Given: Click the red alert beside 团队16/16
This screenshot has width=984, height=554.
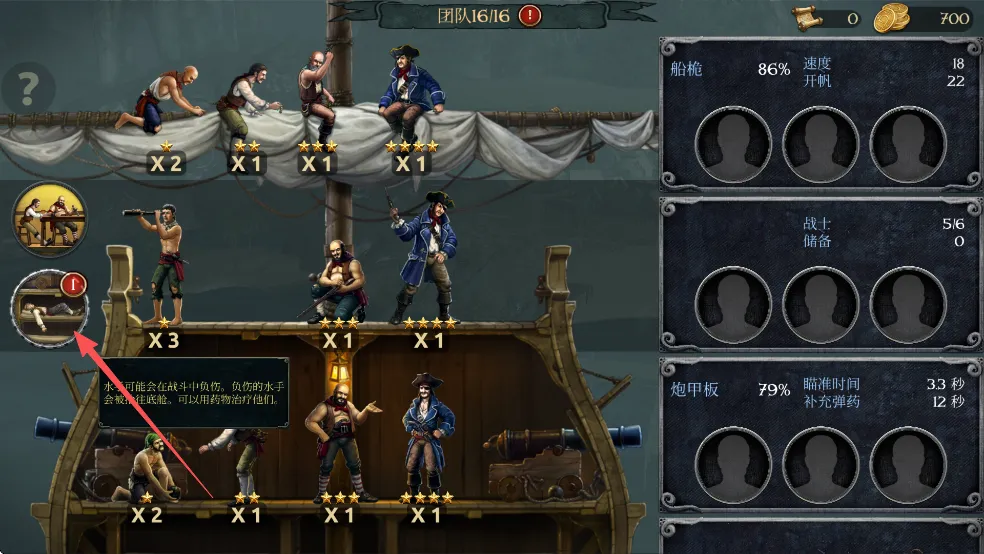Looking at the screenshot, I should click(530, 15).
